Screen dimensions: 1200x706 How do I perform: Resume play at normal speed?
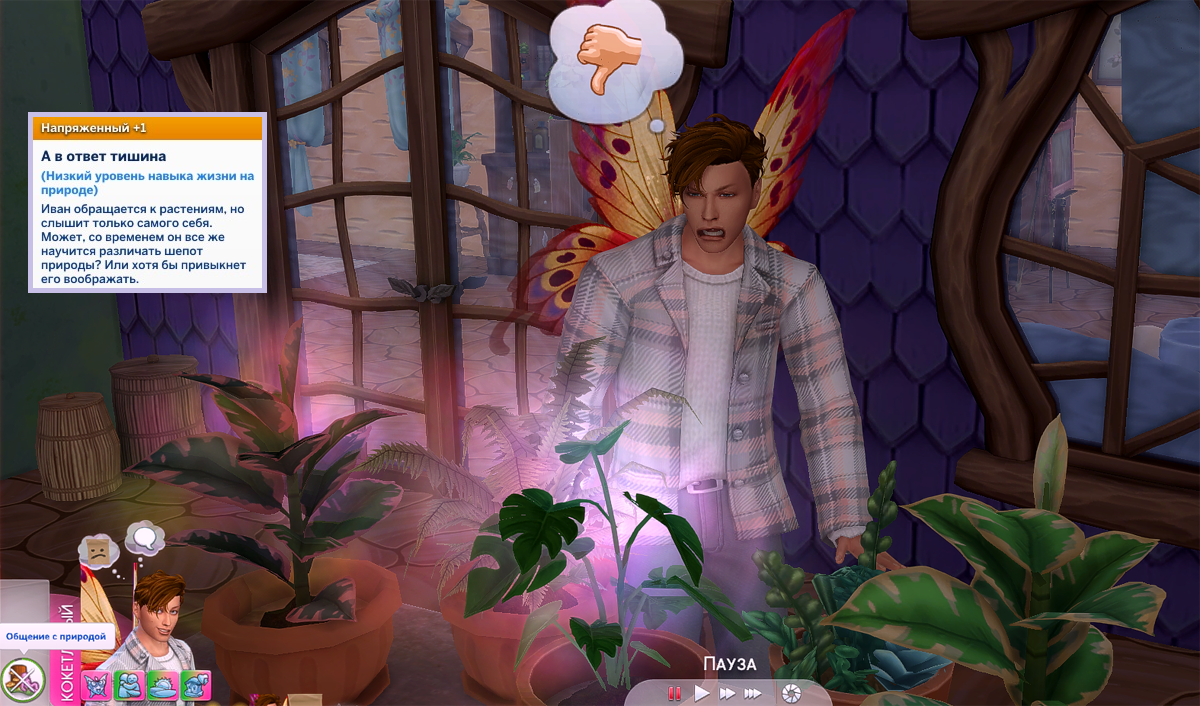point(702,692)
